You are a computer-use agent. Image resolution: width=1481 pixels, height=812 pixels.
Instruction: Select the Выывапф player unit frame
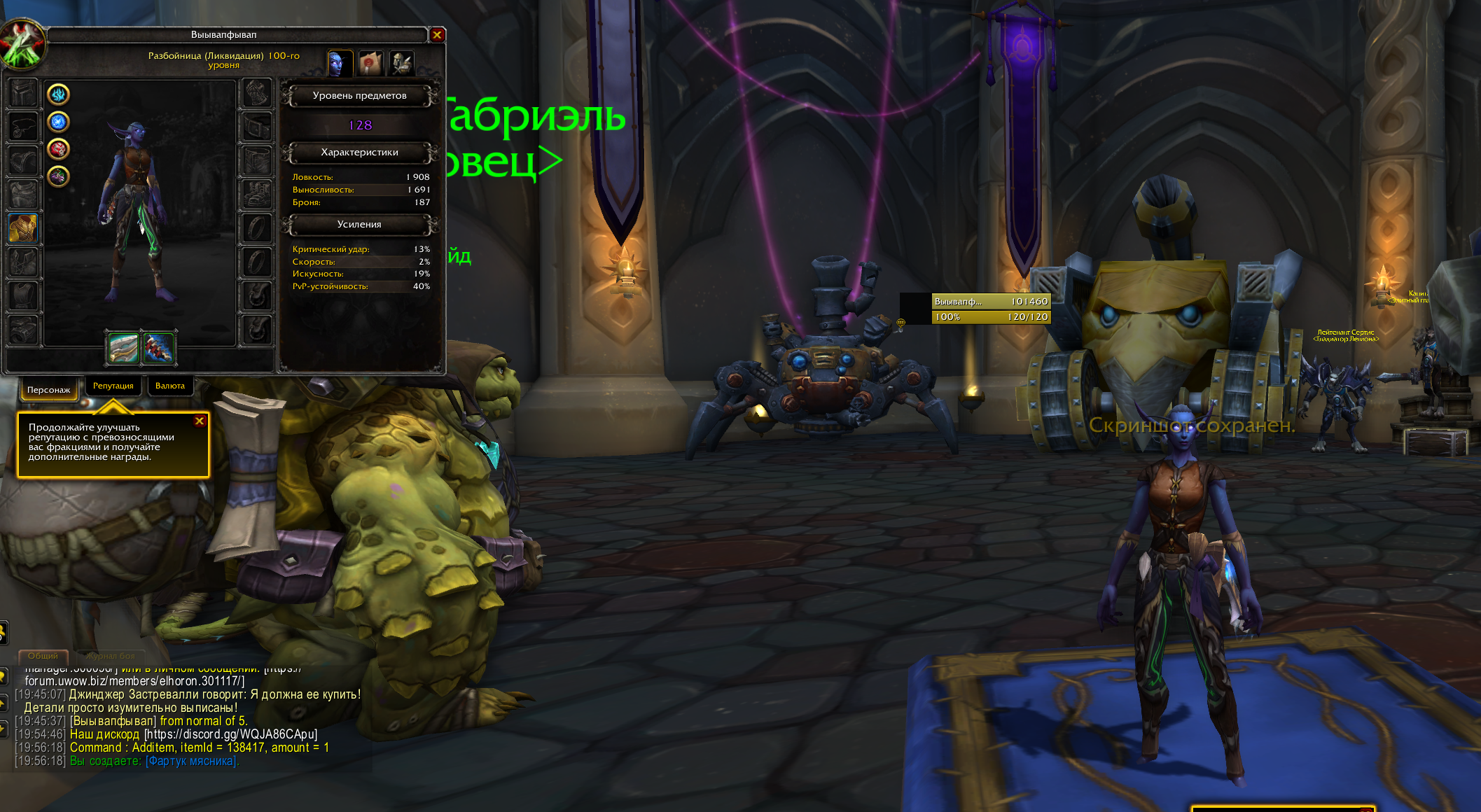pos(990,309)
